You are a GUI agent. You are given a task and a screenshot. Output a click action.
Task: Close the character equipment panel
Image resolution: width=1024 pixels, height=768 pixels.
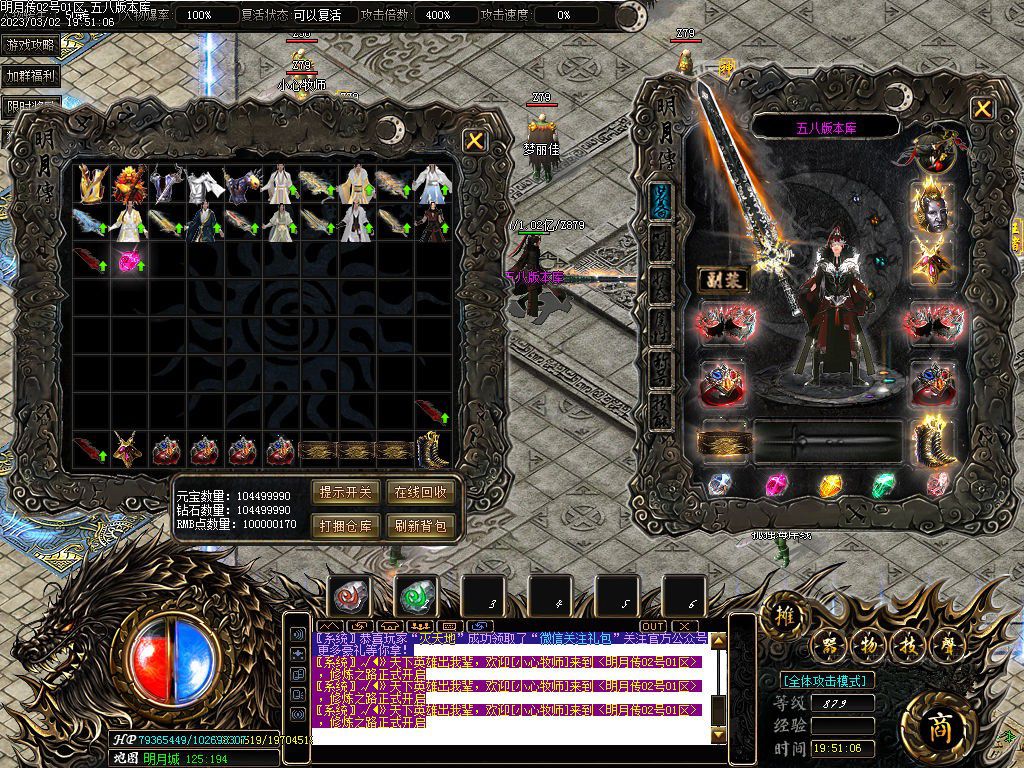click(983, 109)
